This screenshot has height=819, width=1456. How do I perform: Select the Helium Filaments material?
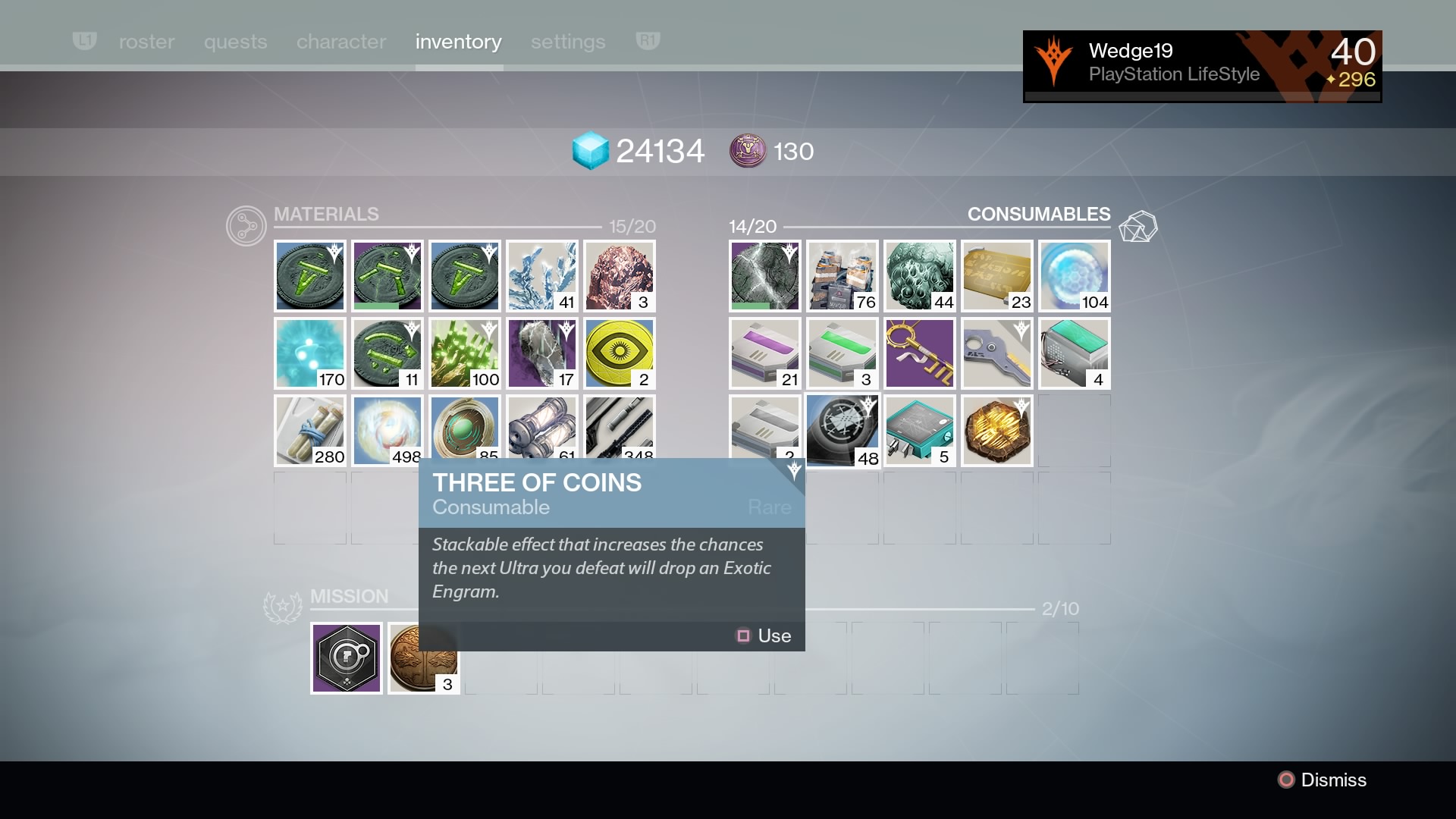pyautogui.click(x=541, y=276)
